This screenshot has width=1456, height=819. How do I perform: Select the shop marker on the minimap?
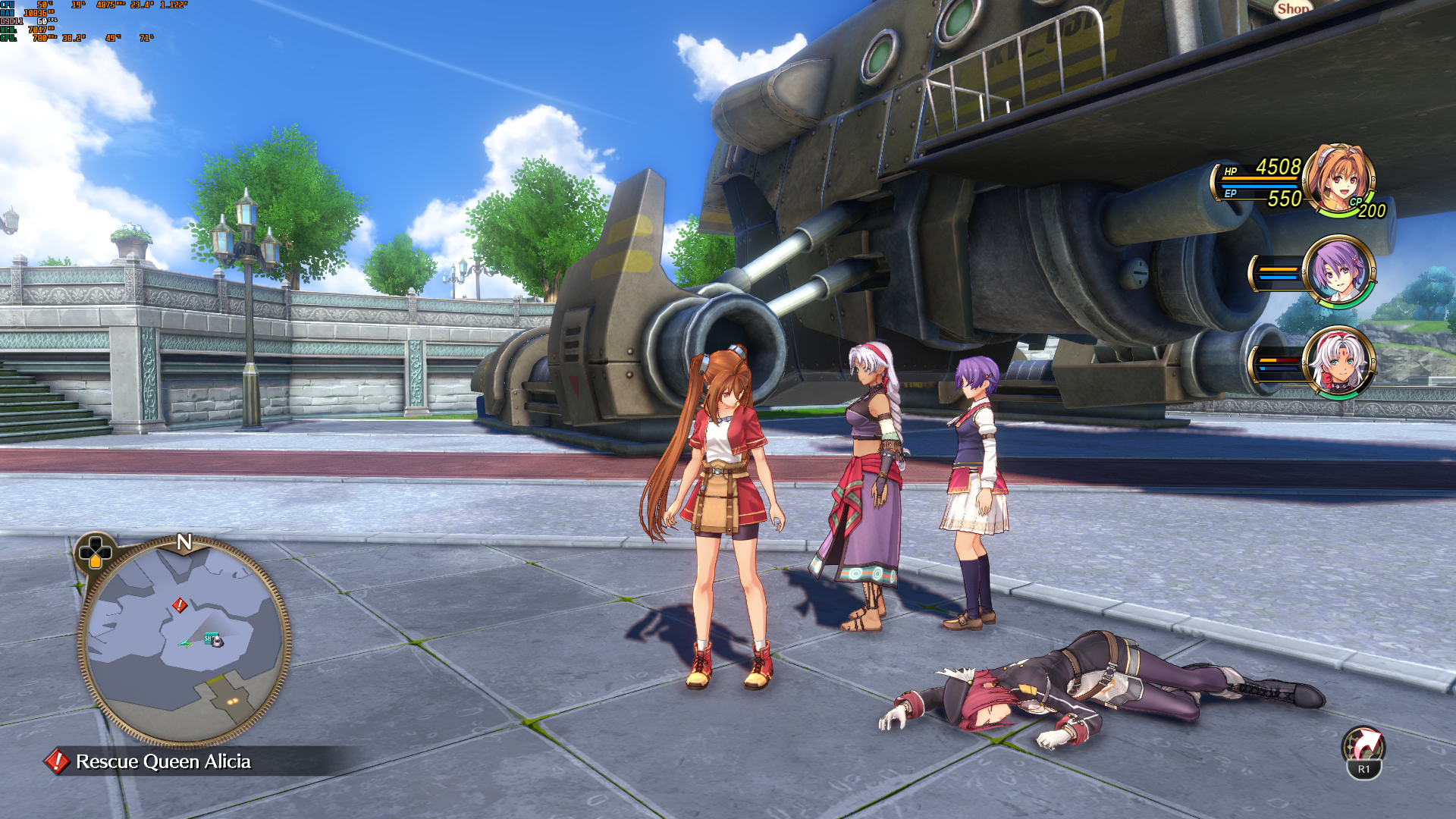212,639
